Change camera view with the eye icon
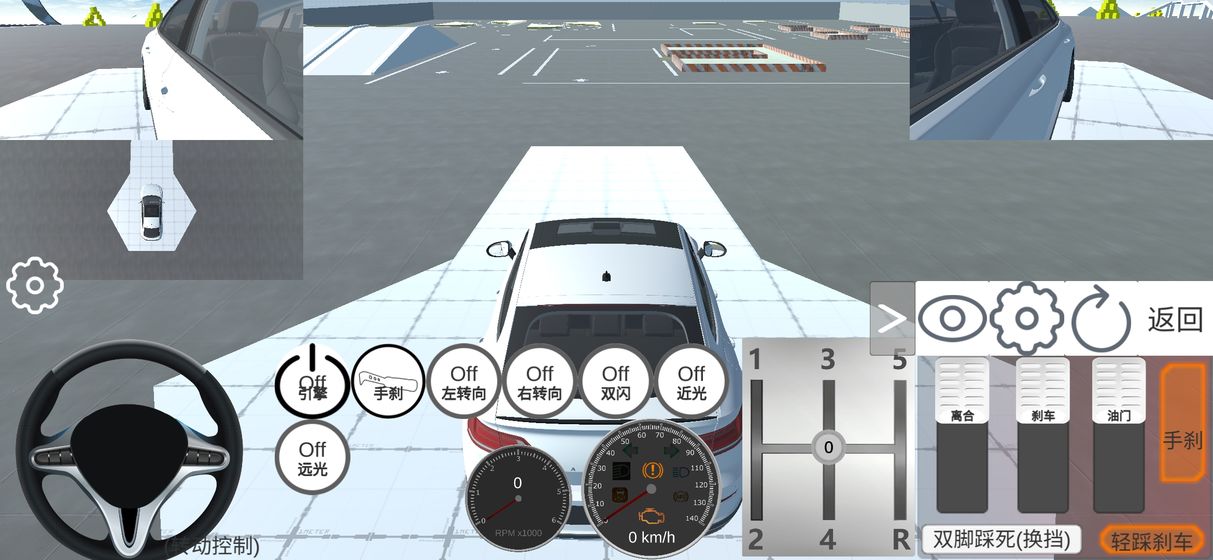This screenshot has height=560, width=1213. point(952,319)
